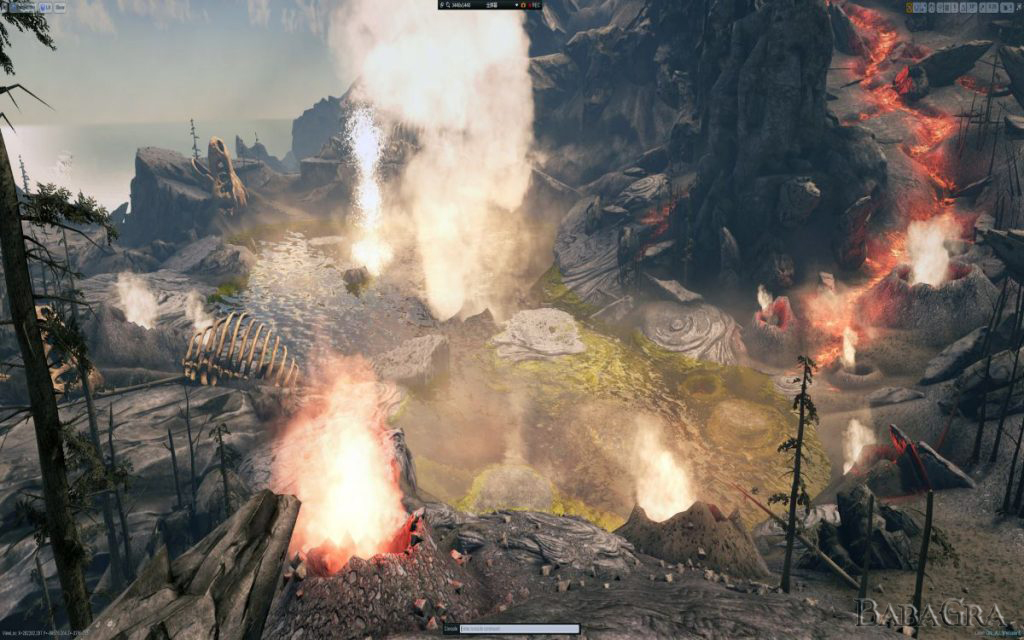Open the Lit view mode menu
Viewport: 1024px width, 640px height.
(x=46, y=6)
